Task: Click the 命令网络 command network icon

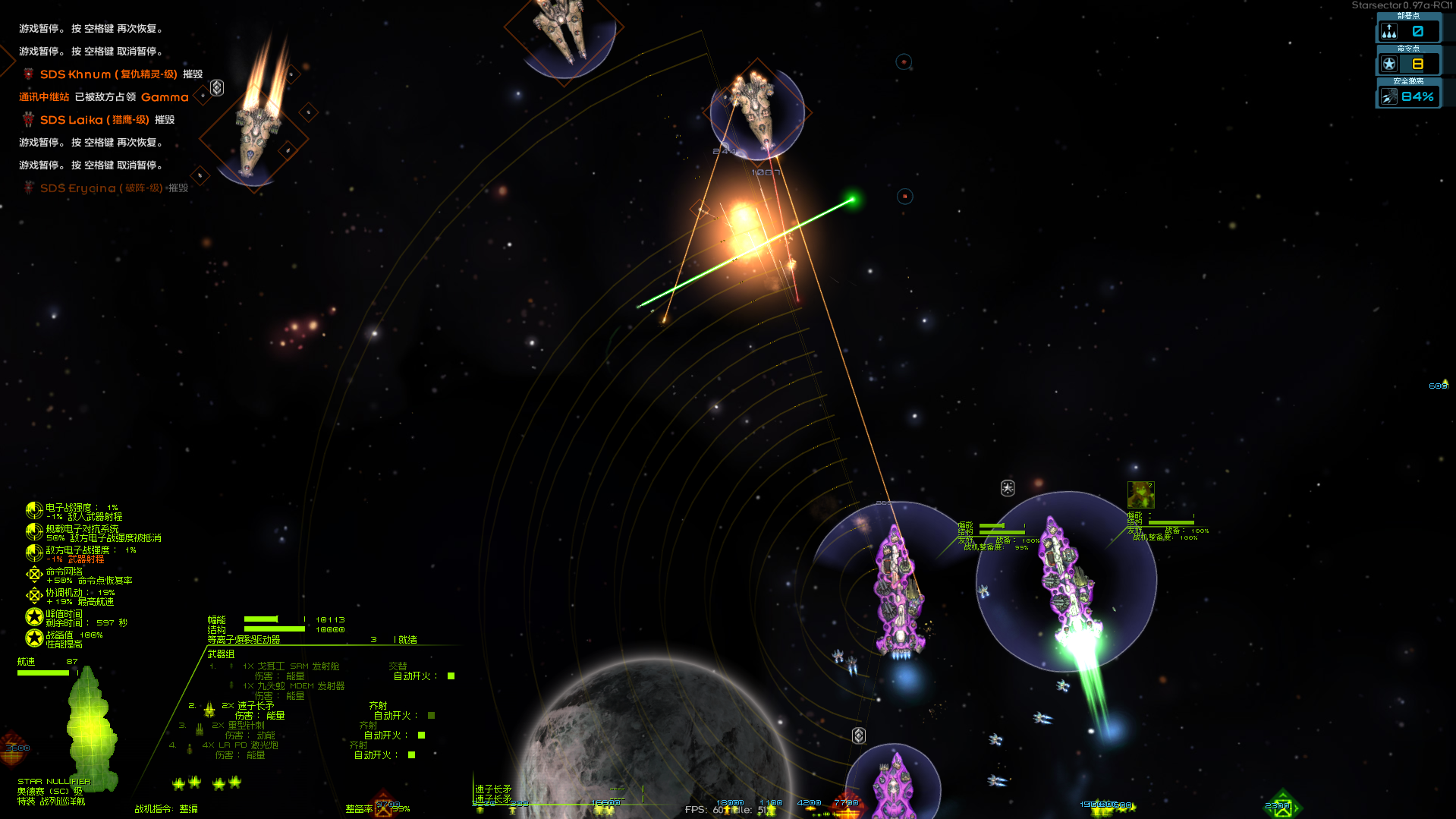Action: pos(34,574)
